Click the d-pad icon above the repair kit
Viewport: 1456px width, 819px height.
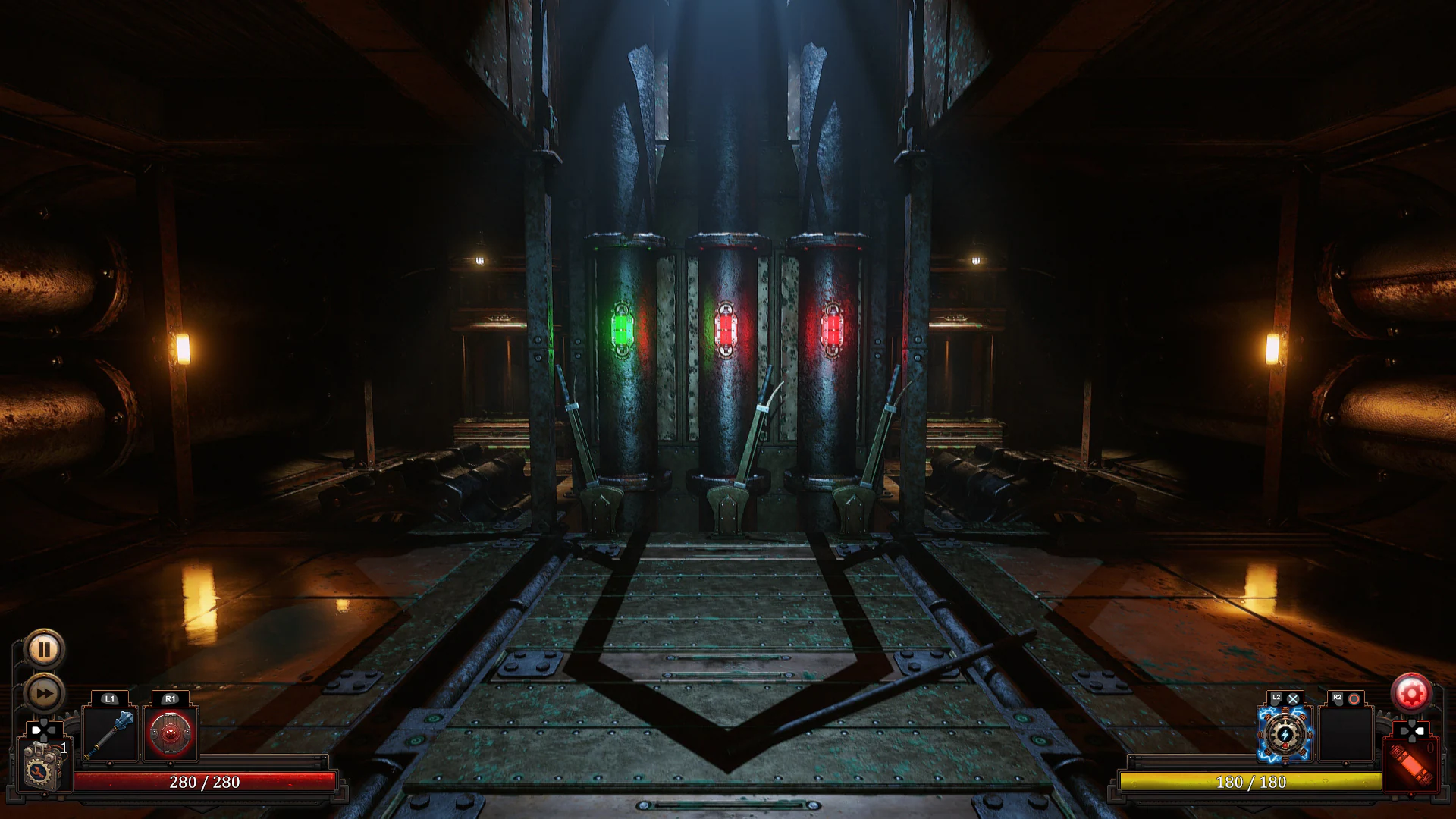(42, 730)
